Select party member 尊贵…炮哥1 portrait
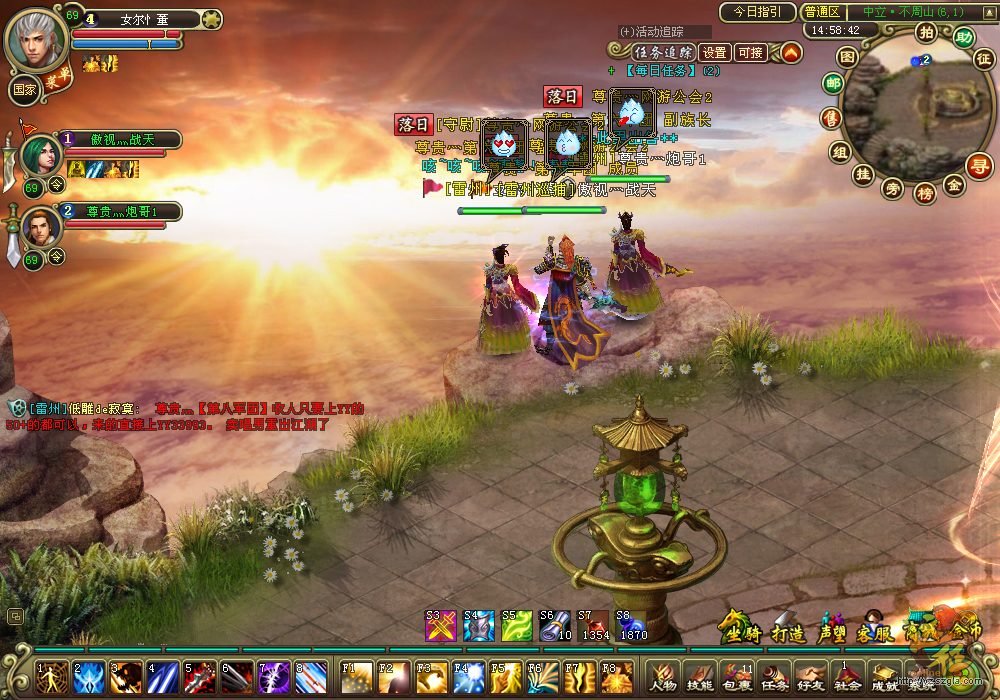Image resolution: width=1000 pixels, height=700 pixels. pyautogui.click(x=41, y=228)
